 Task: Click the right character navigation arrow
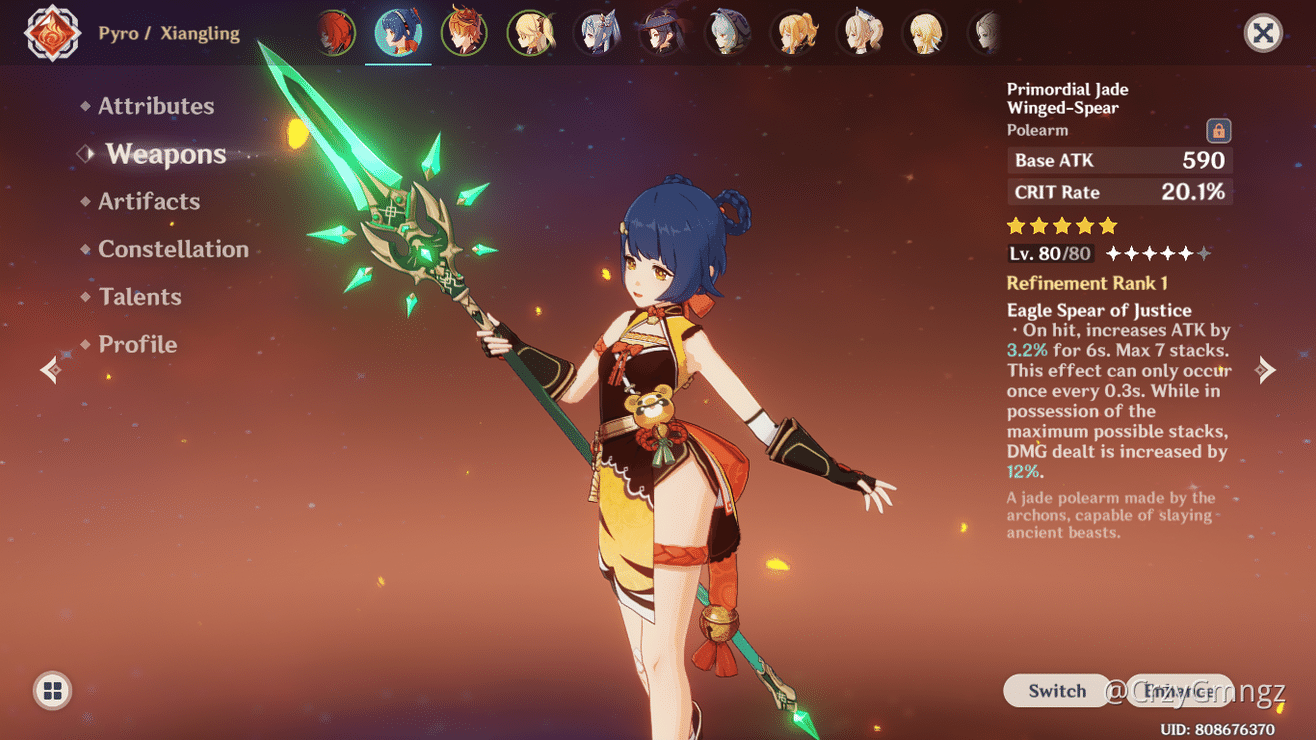coord(1266,369)
